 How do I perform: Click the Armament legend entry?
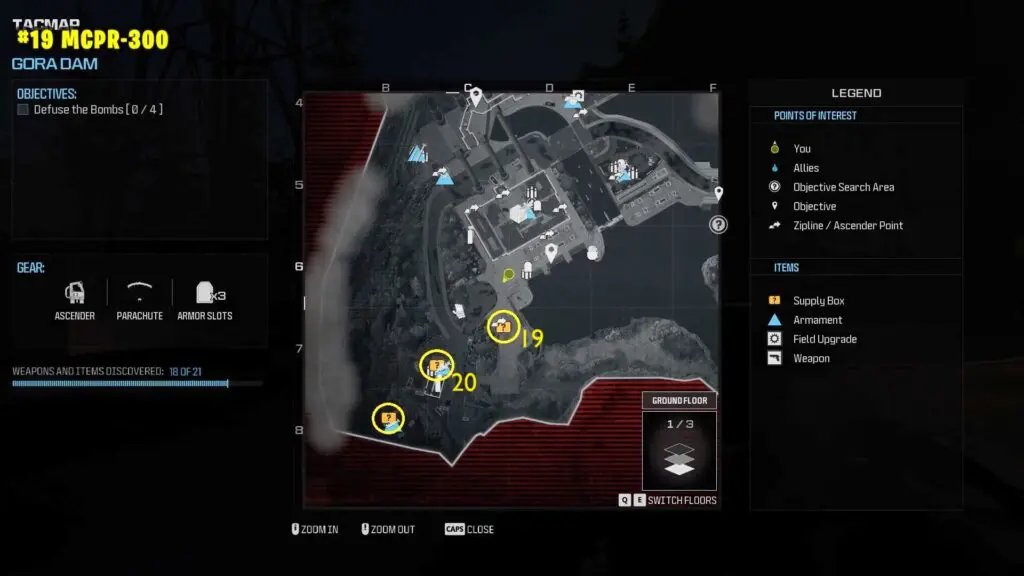pyautogui.click(x=817, y=320)
